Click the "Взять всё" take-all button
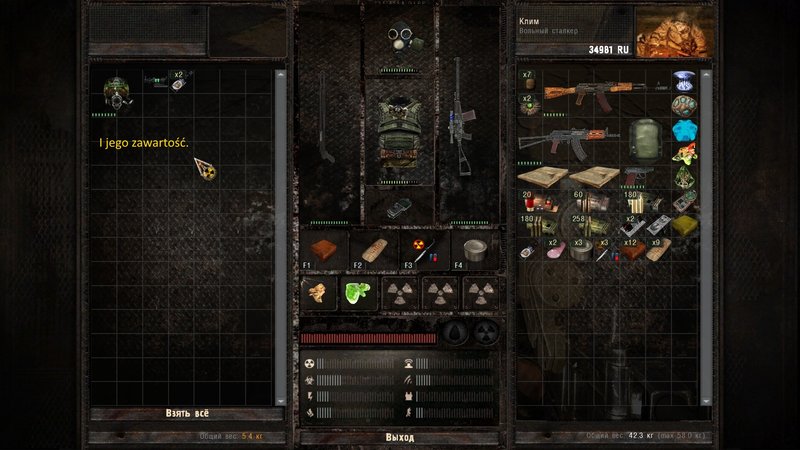This screenshot has height=450, width=800. (x=187, y=413)
